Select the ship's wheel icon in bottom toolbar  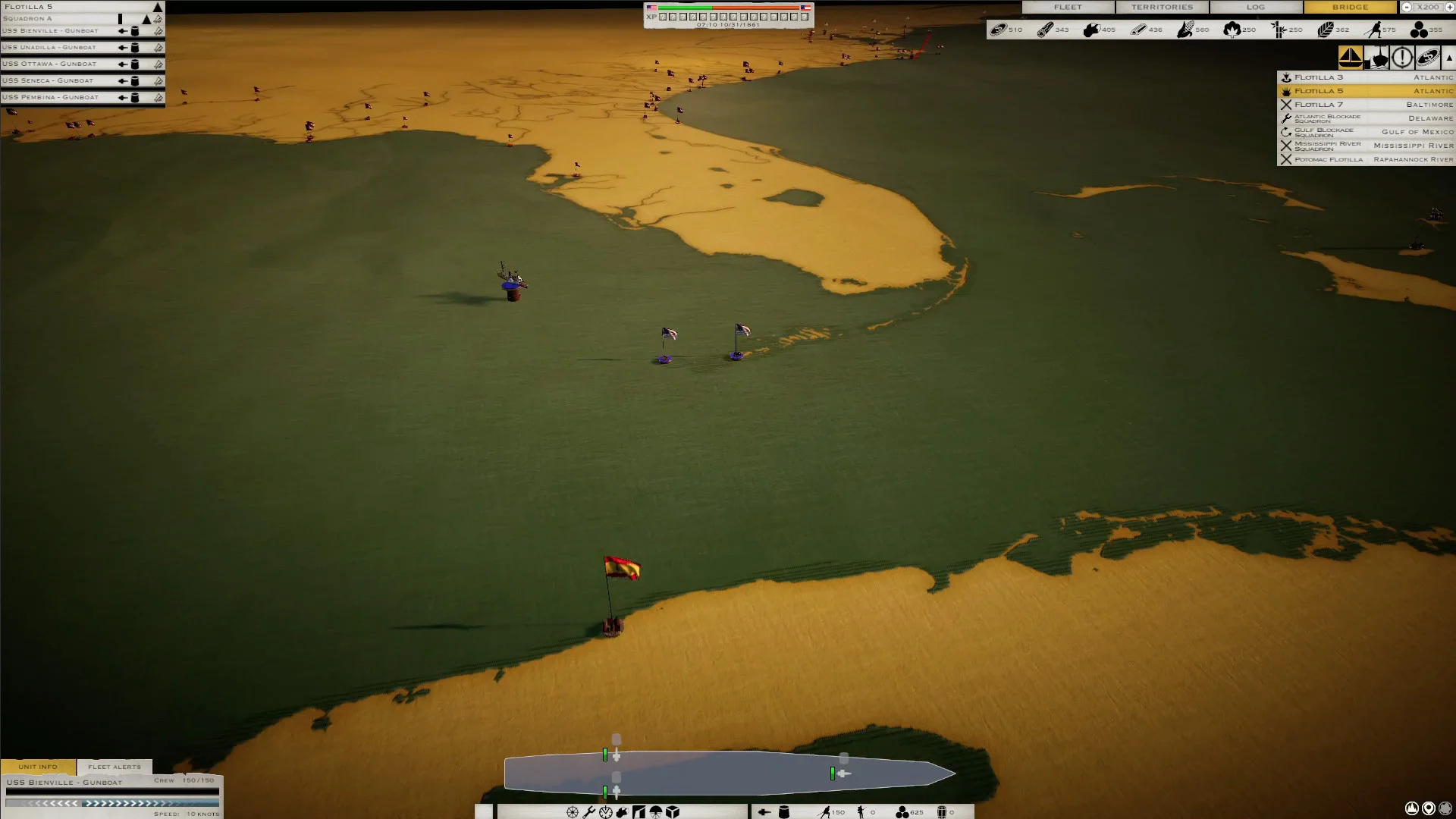pyautogui.click(x=573, y=812)
